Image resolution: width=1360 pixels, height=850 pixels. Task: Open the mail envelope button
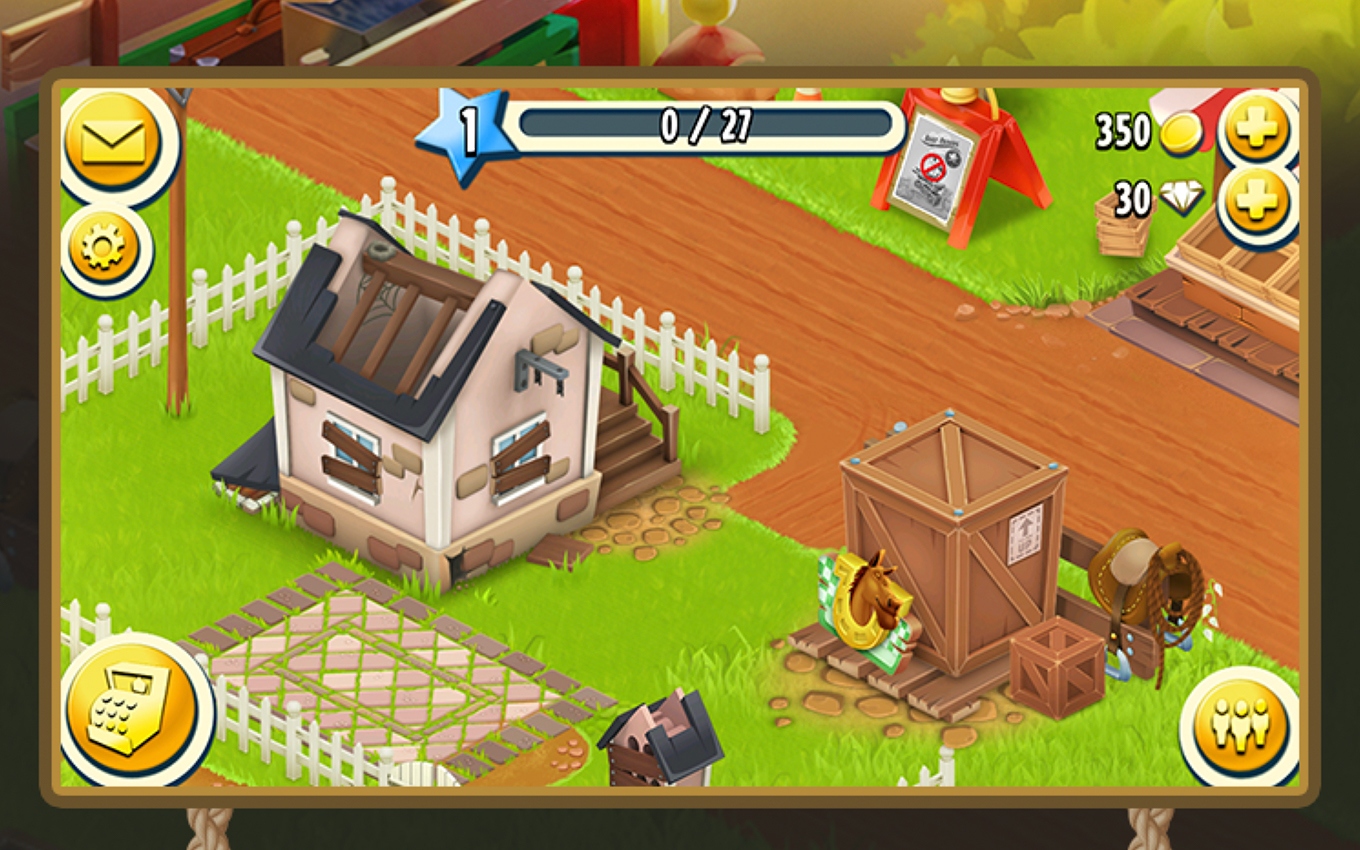tap(112, 143)
